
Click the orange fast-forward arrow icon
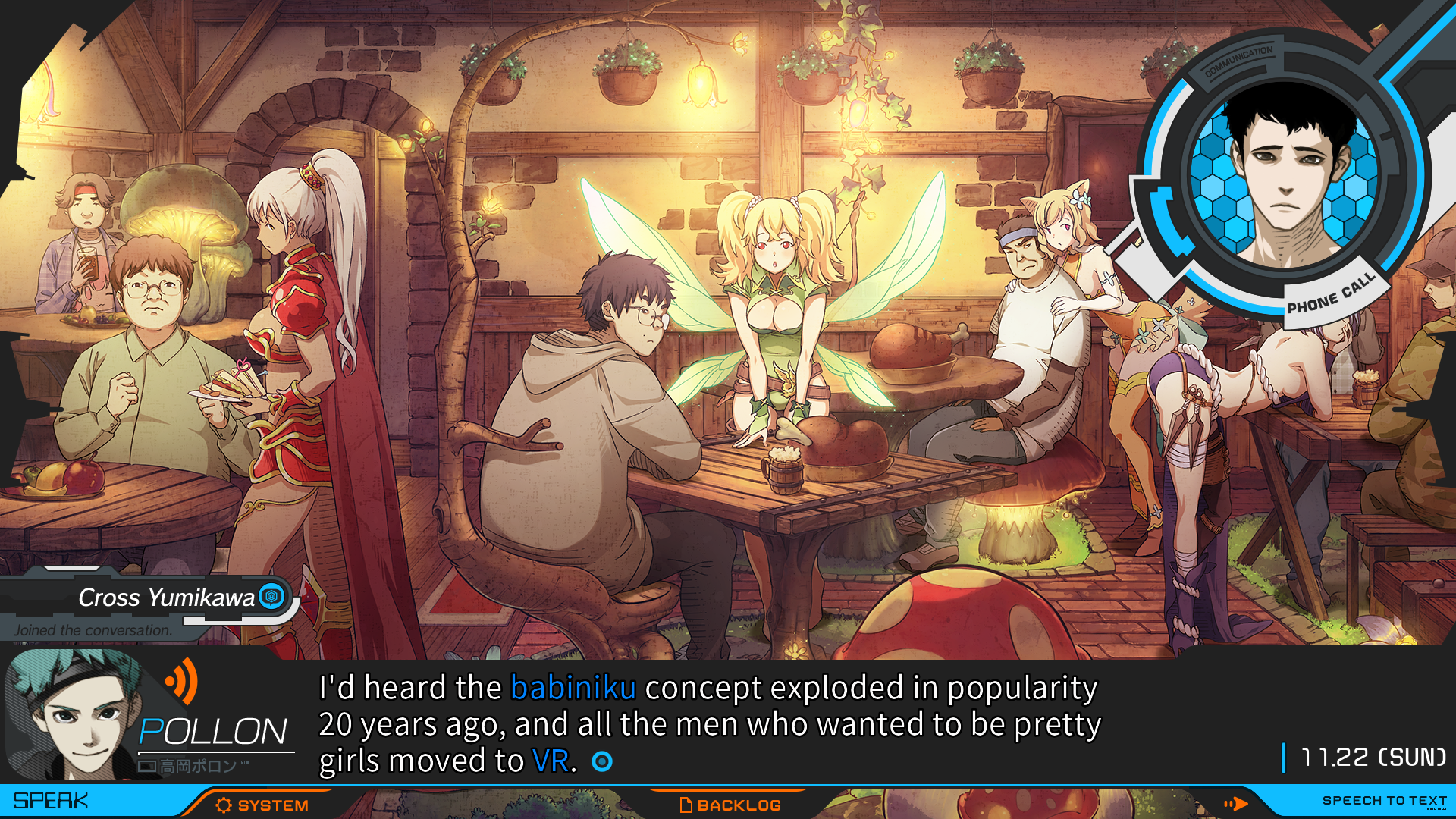(1235, 803)
